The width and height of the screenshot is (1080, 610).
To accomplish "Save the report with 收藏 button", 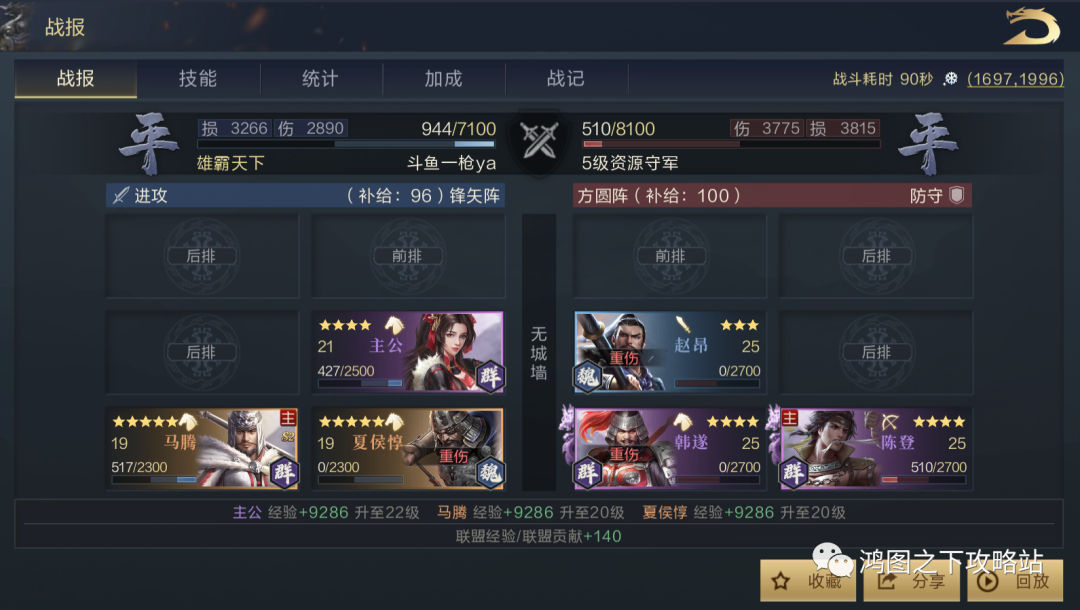I will coord(808,580).
